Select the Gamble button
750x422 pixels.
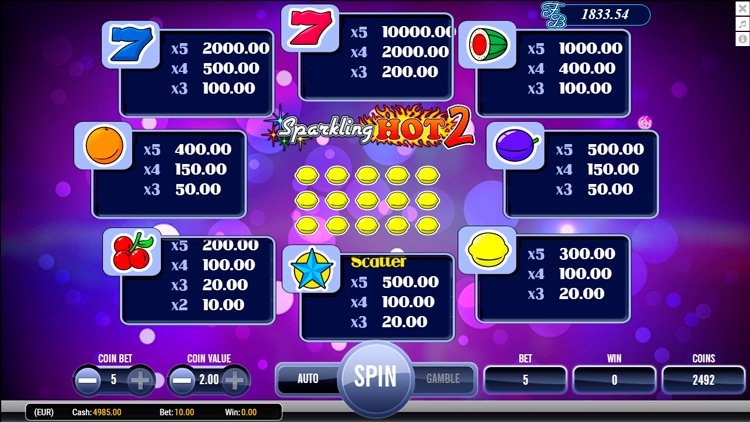point(443,379)
